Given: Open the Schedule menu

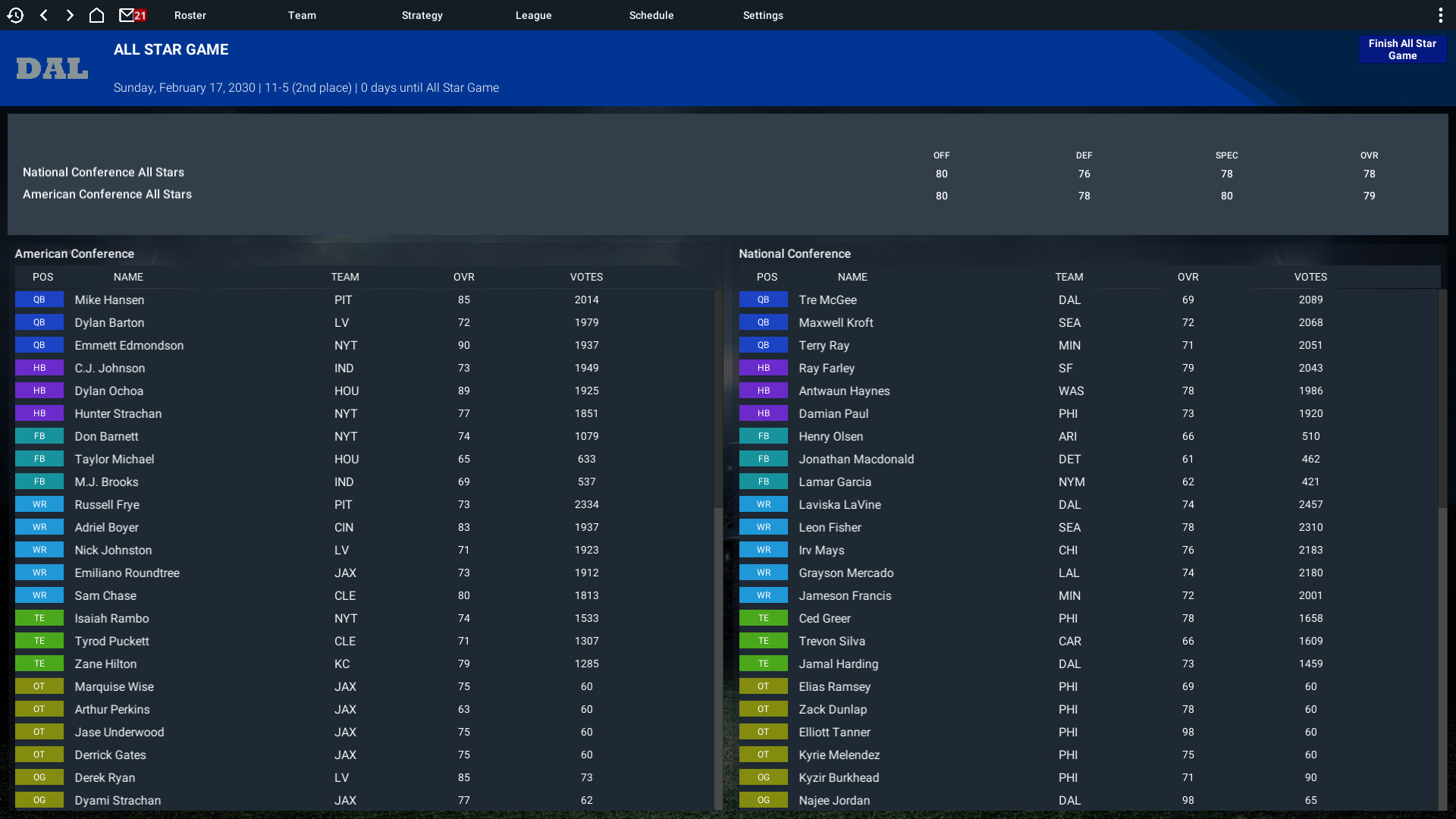Looking at the screenshot, I should coord(651,14).
